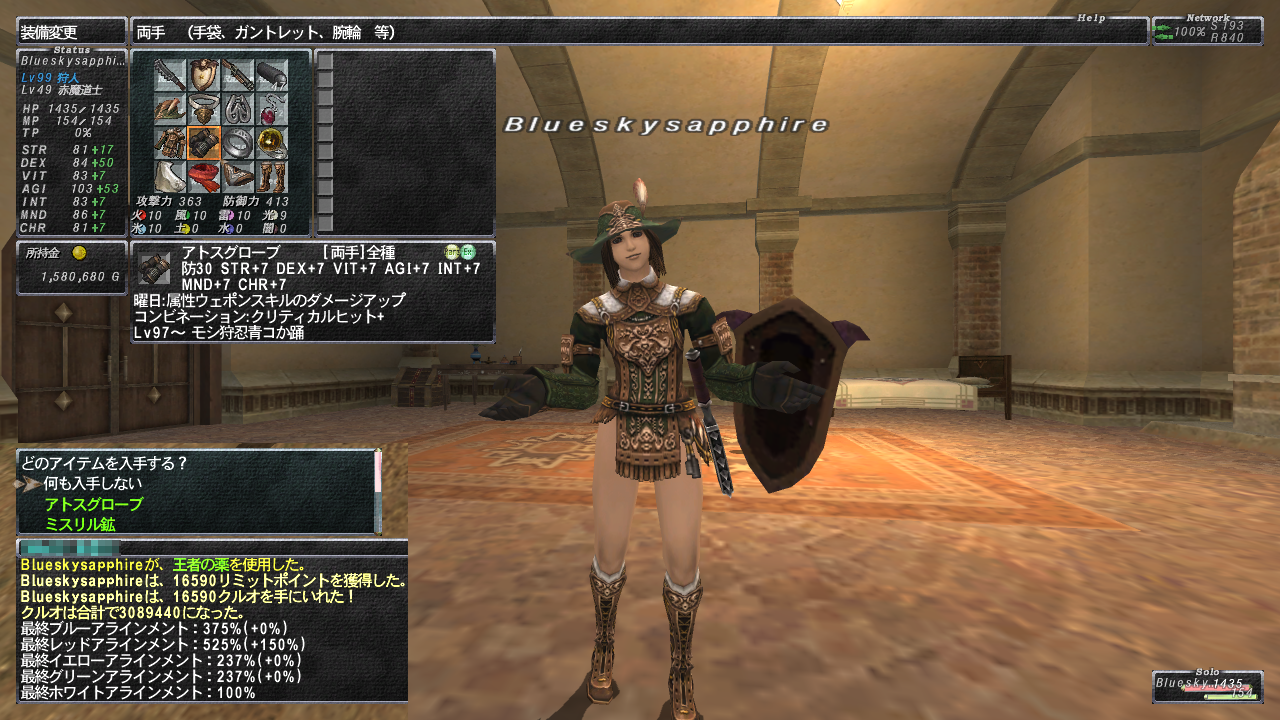This screenshot has width=1280, height=720.
Task: Select the highlighted dark gloves hands slot
Action: tap(204, 143)
